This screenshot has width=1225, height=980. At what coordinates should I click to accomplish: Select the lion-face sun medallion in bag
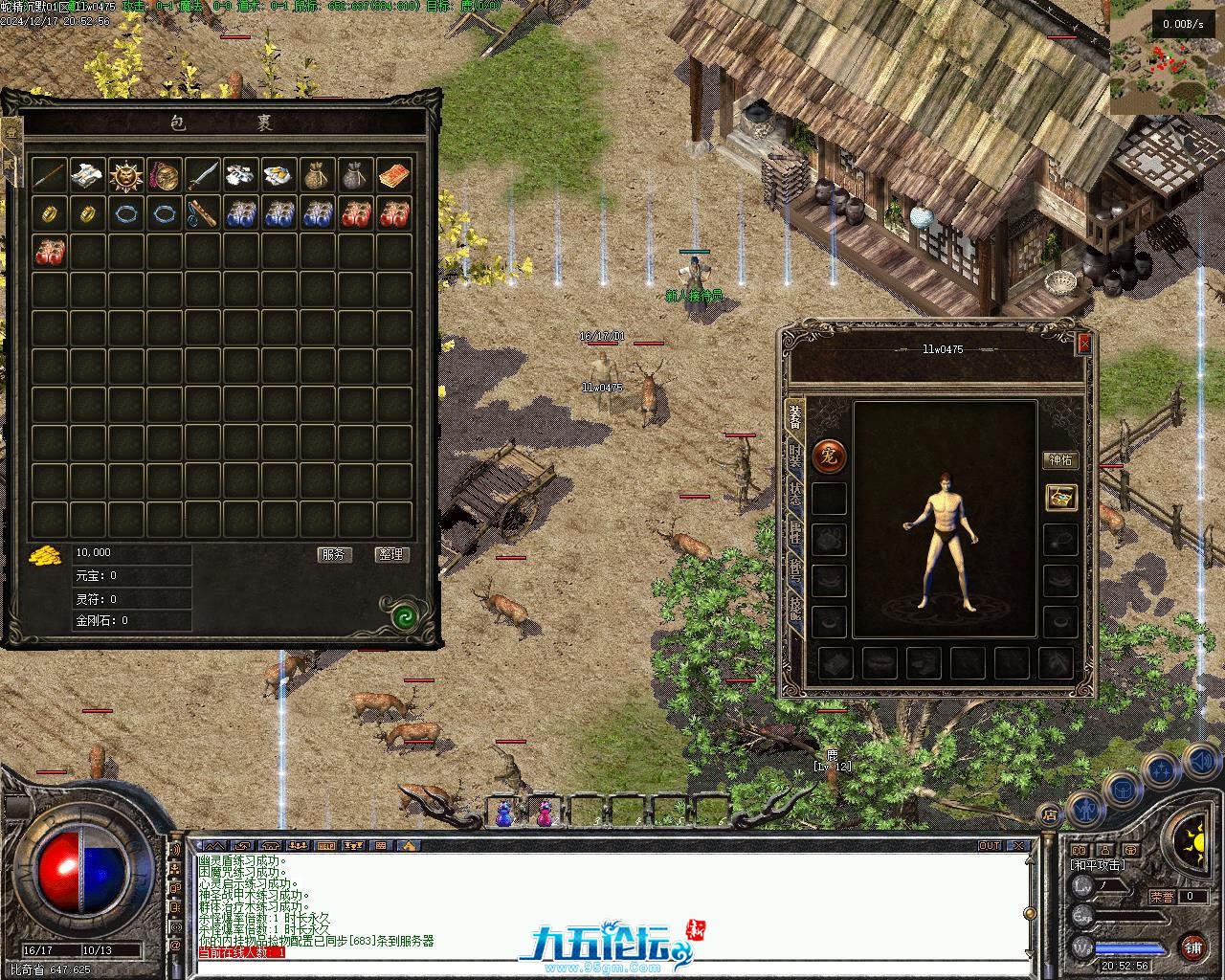pyautogui.click(x=126, y=175)
